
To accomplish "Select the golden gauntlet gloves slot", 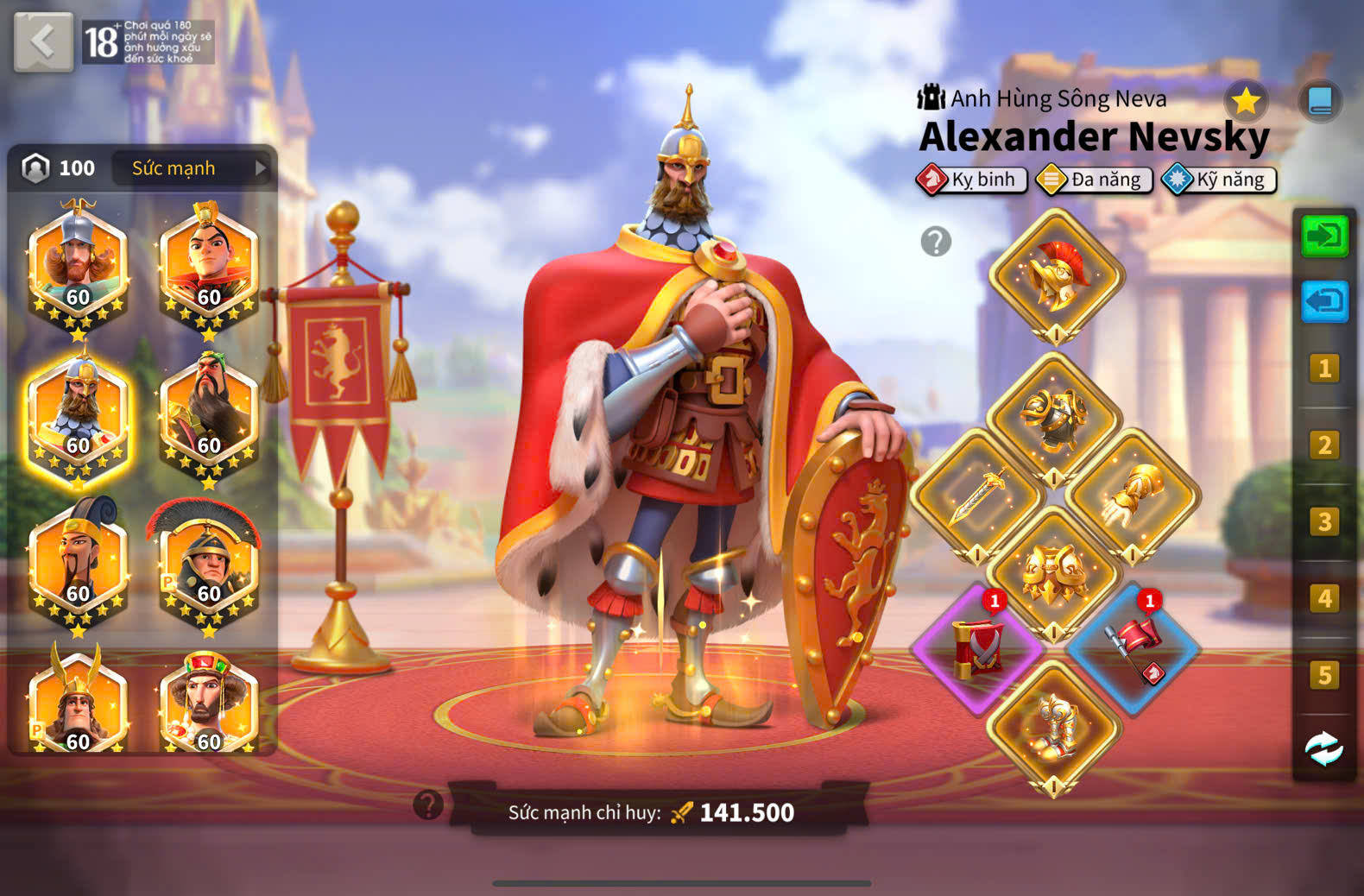I will pyautogui.click(x=1133, y=496).
